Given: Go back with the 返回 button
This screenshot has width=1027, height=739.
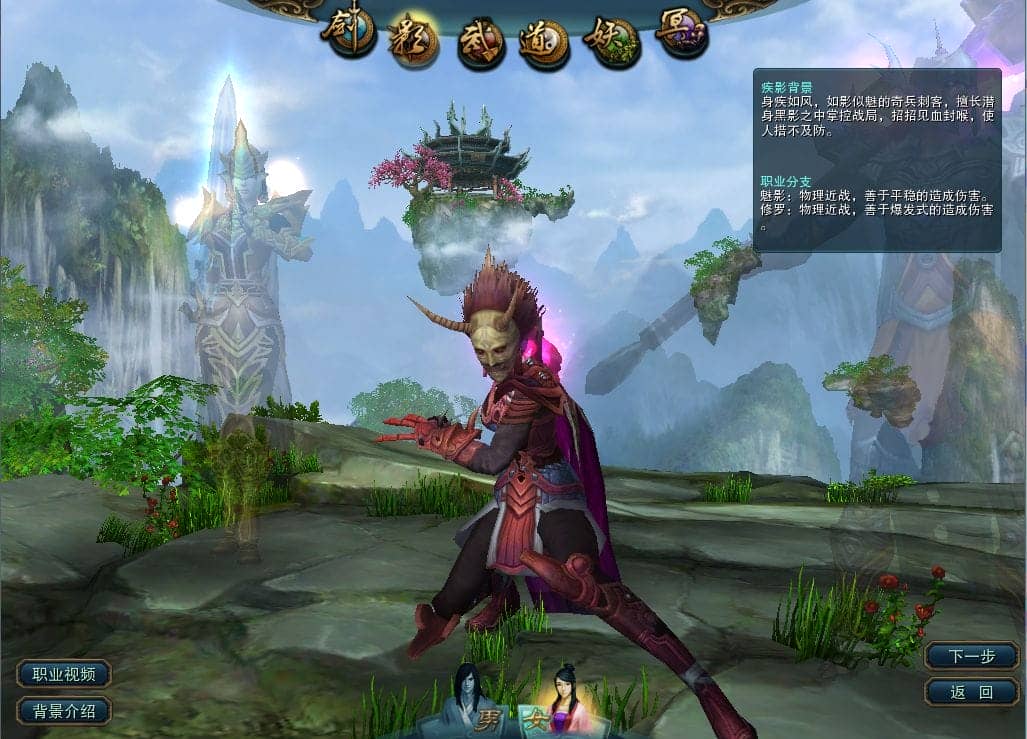Looking at the screenshot, I should (x=971, y=691).
